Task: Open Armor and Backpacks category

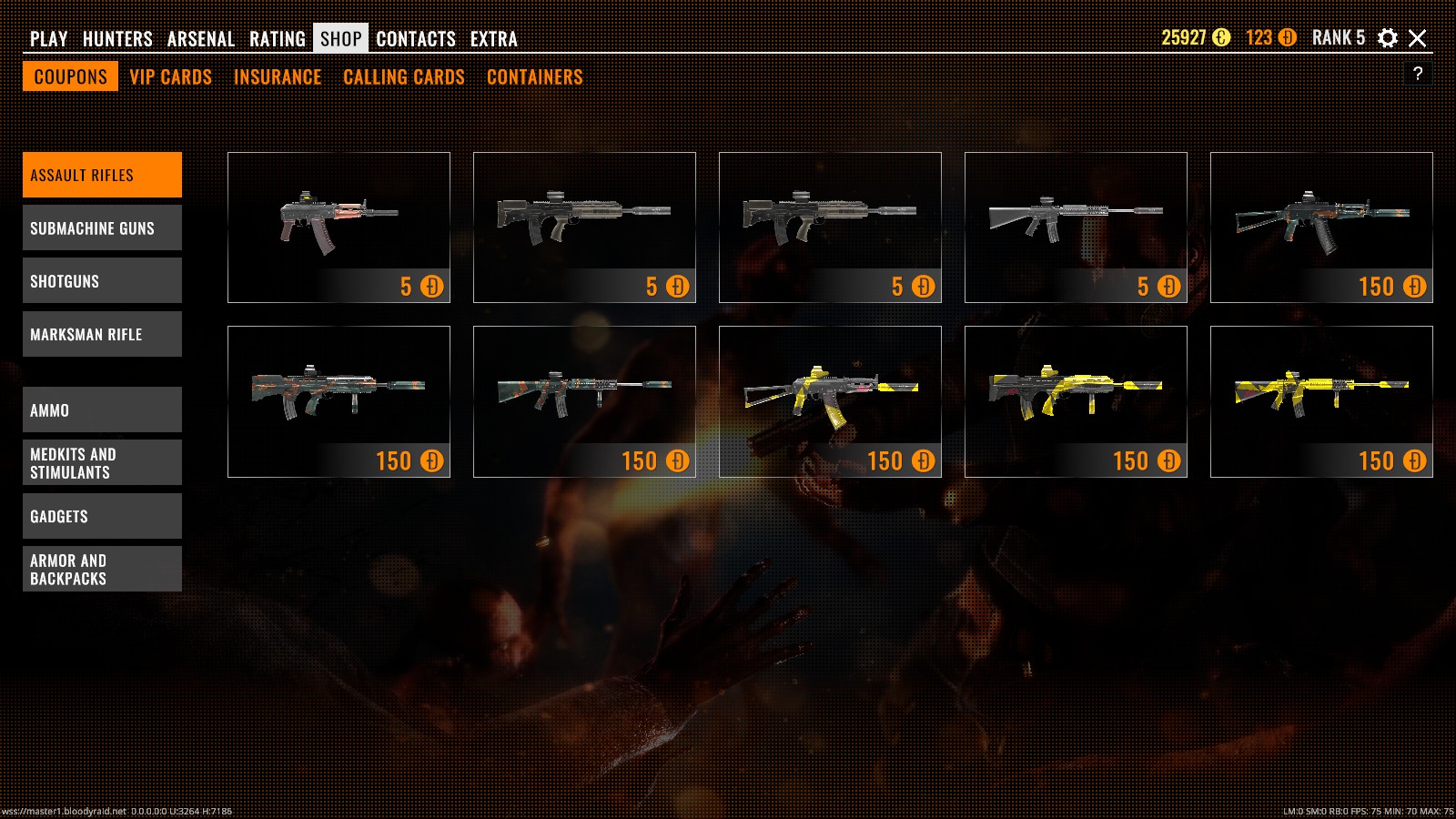Action: pos(102,569)
